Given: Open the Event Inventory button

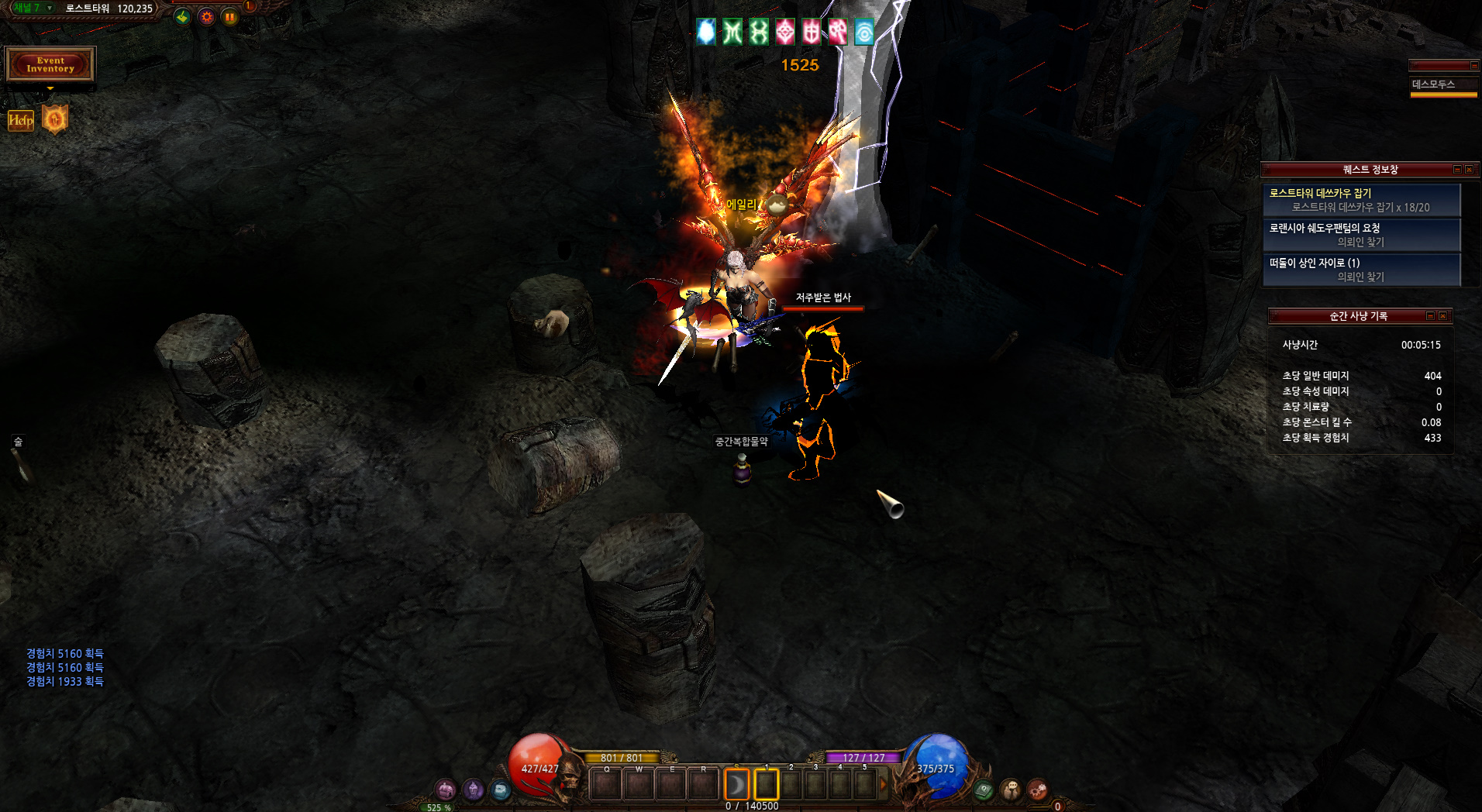Looking at the screenshot, I should (x=50, y=64).
